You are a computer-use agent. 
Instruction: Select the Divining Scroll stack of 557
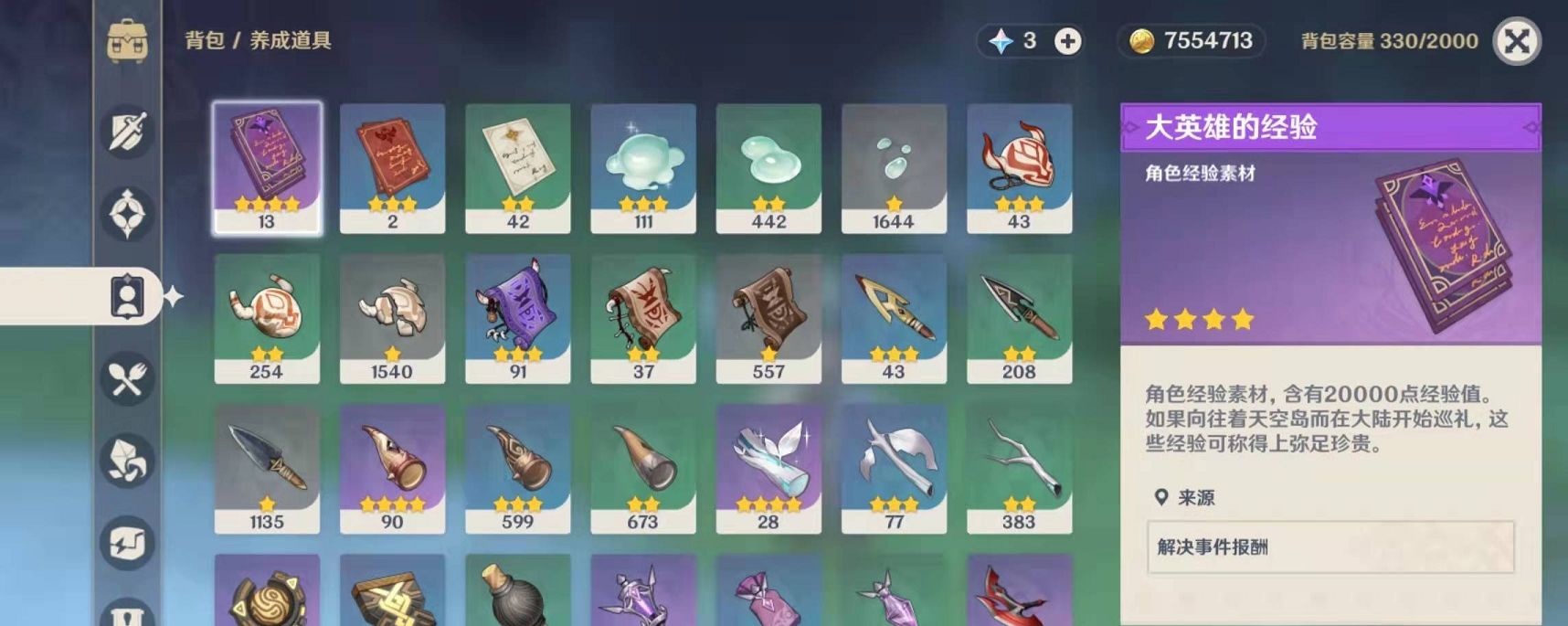[x=768, y=317]
